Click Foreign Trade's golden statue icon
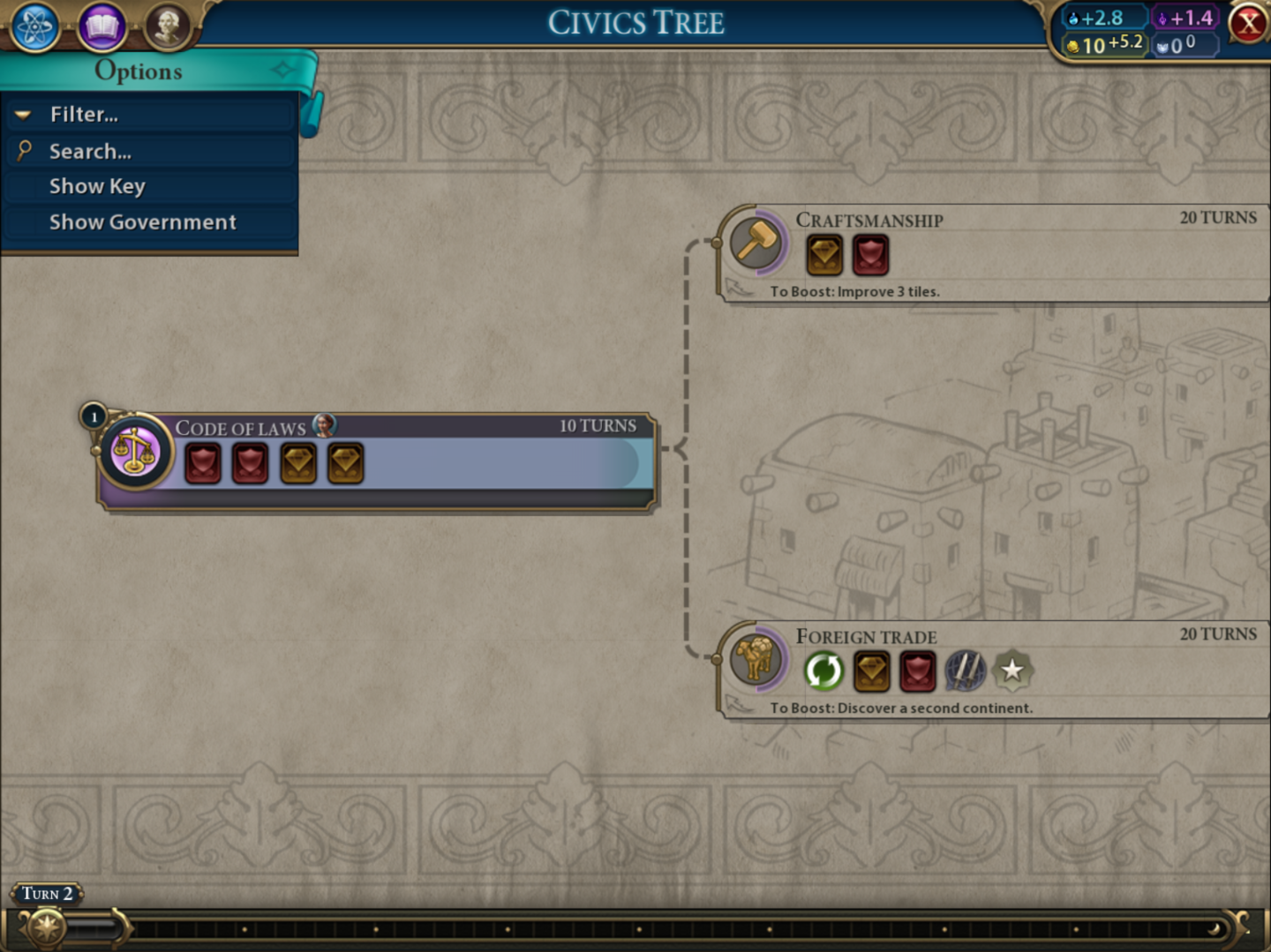The image size is (1271, 952). click(755, 662)
